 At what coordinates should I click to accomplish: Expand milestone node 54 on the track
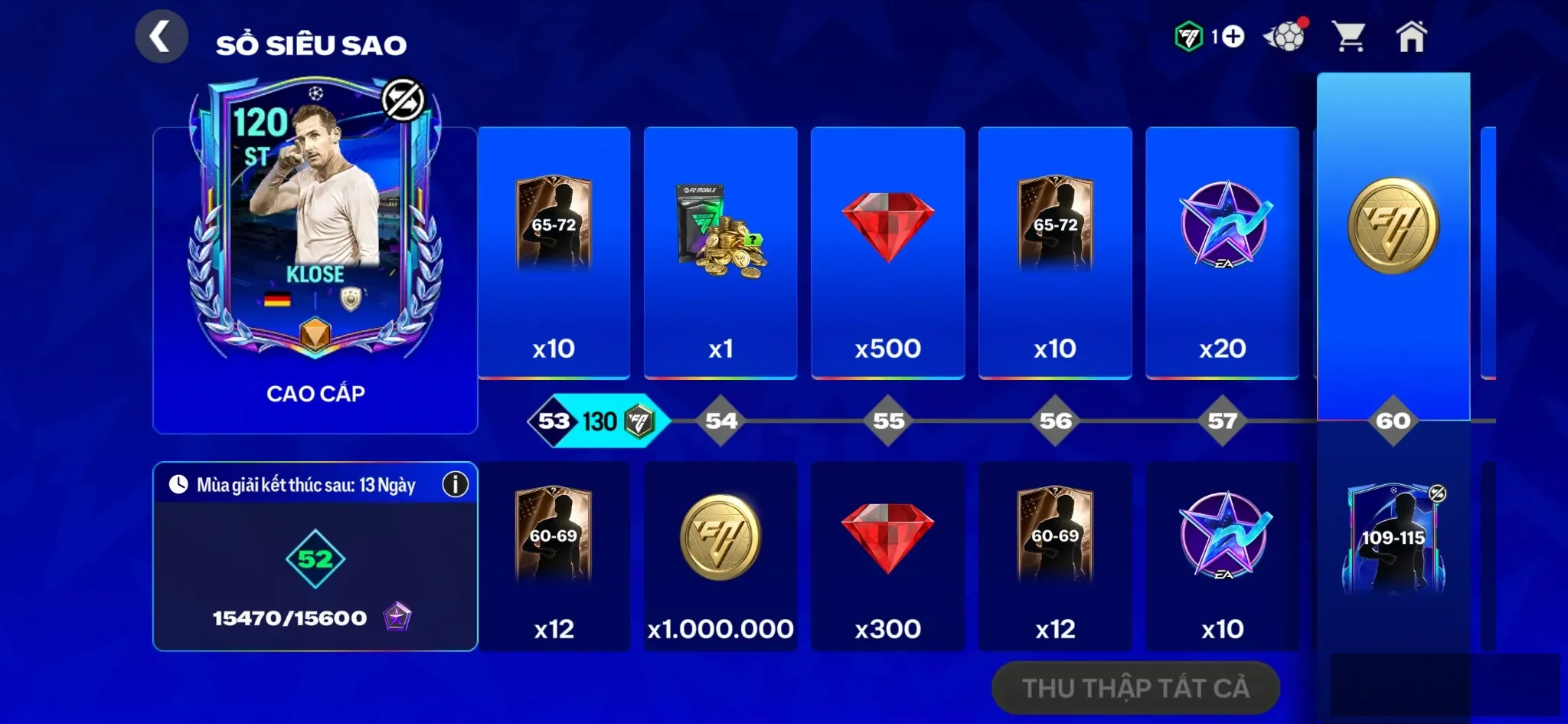tap(720, 420)
